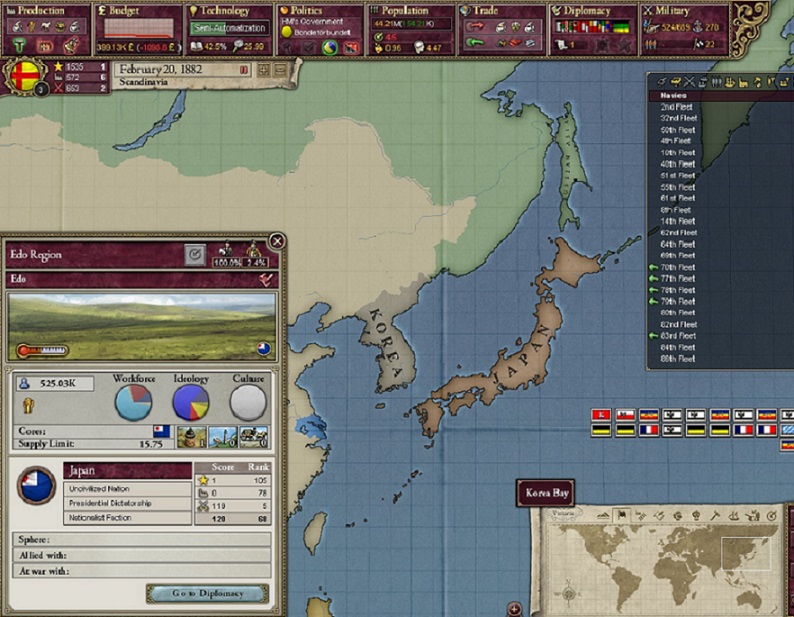Close the Edo Region province panel

coord(277,241)
